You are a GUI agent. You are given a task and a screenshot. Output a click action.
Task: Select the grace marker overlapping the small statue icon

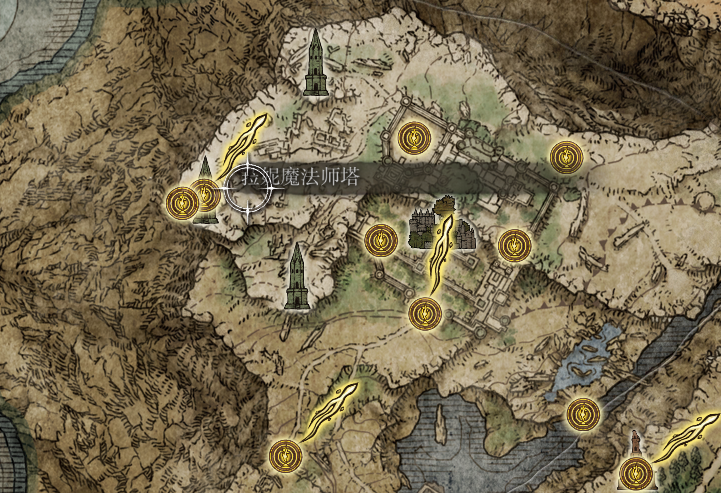pos(634,471)
